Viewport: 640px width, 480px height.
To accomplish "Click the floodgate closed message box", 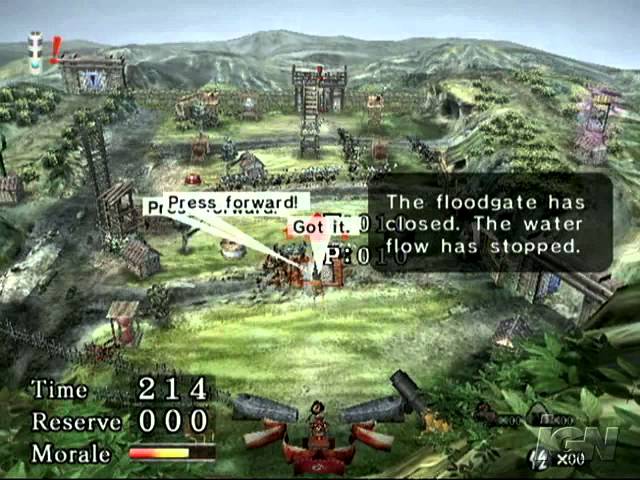I will click(490, 222).
